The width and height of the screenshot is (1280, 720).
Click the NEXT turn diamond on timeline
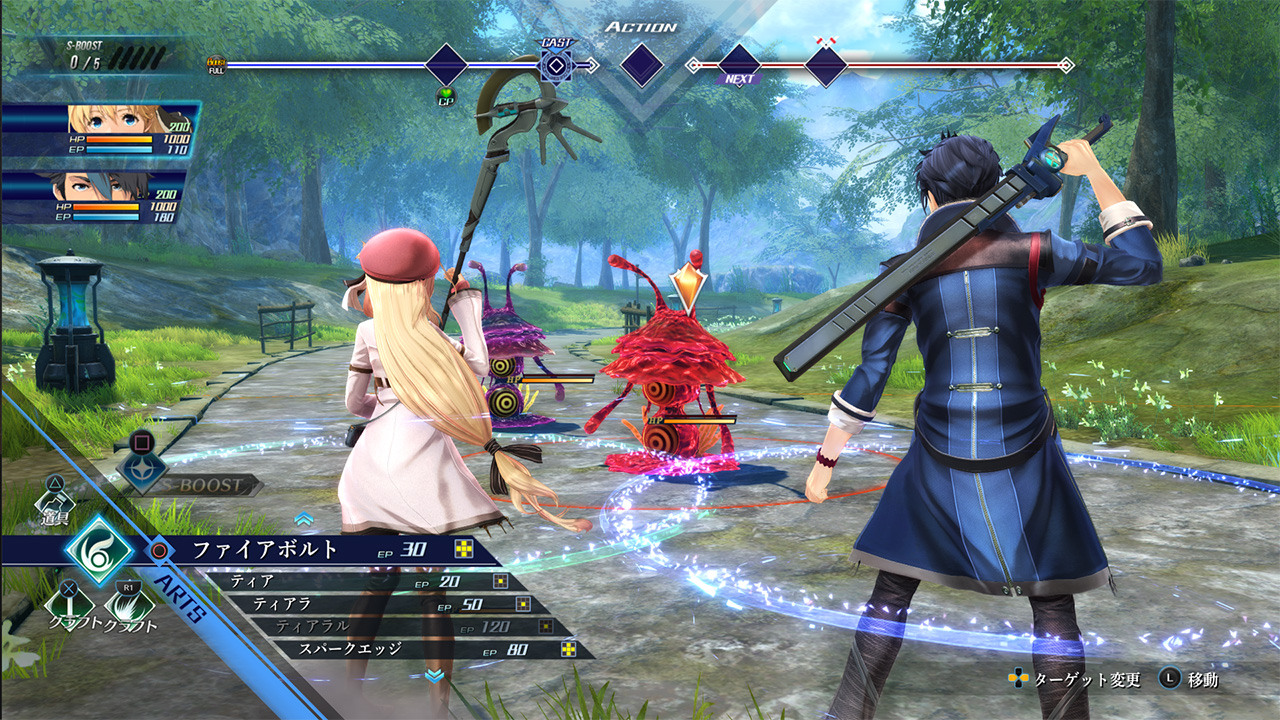[x=739, y=65]
